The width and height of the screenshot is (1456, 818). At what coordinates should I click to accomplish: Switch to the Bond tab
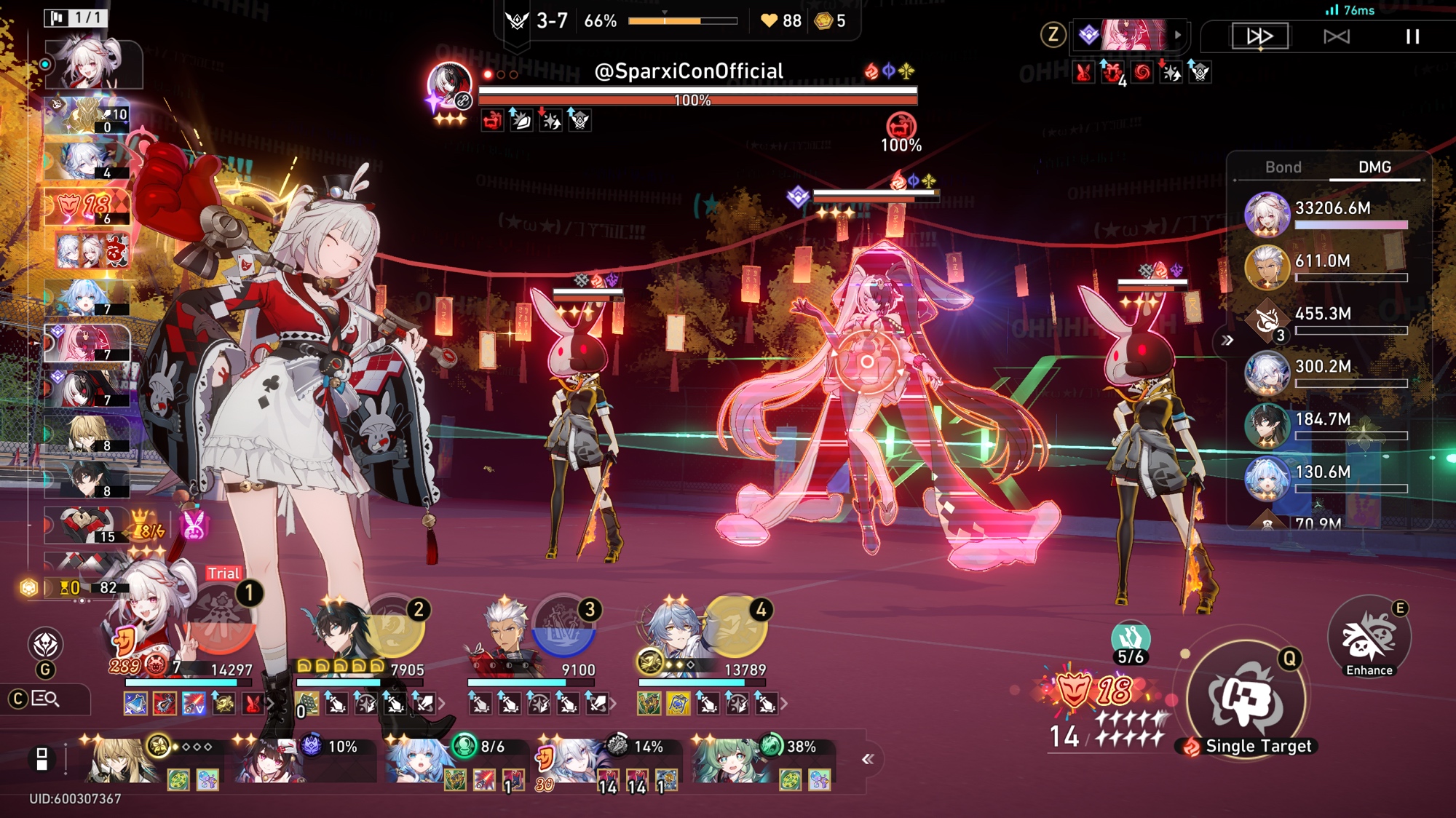click(1283, 167)
